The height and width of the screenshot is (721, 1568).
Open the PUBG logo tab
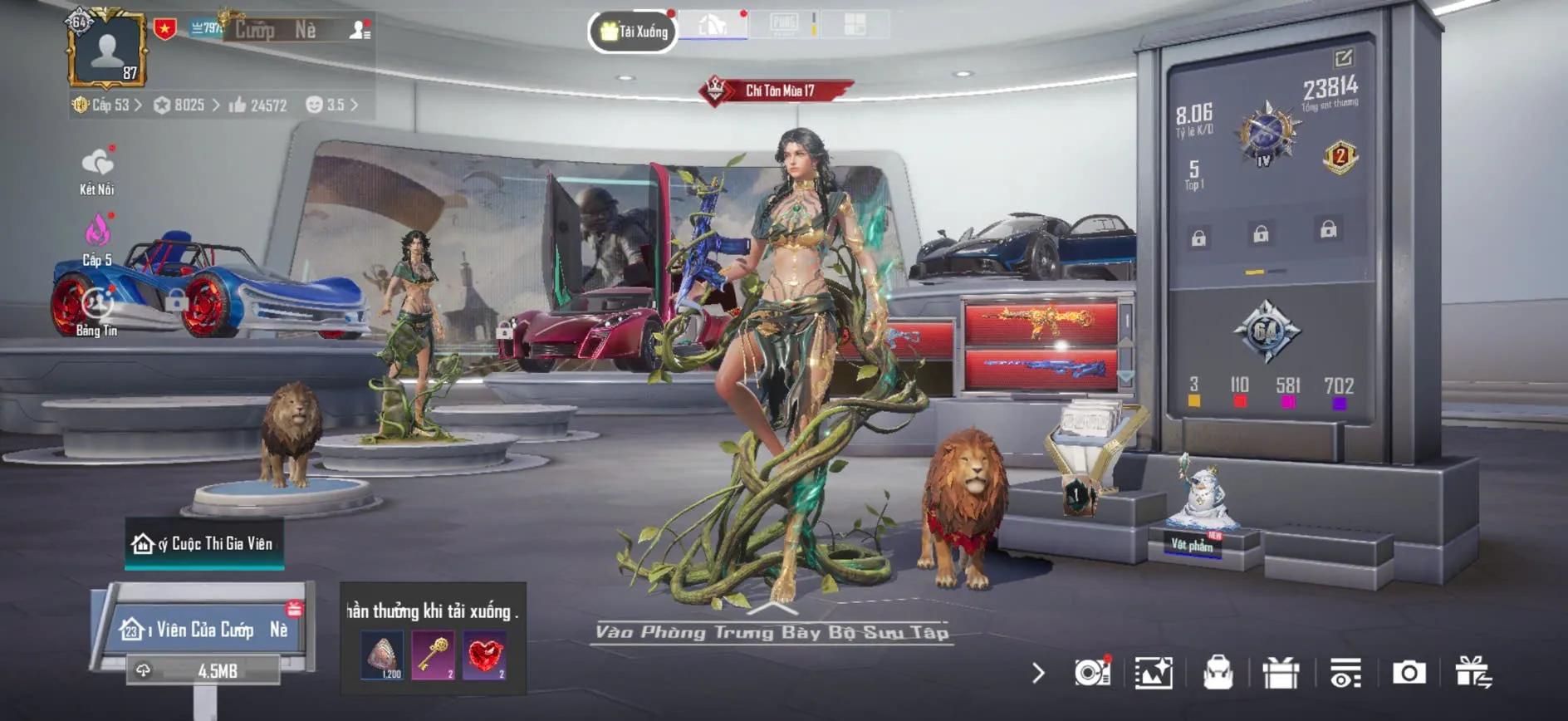(783, 24)
